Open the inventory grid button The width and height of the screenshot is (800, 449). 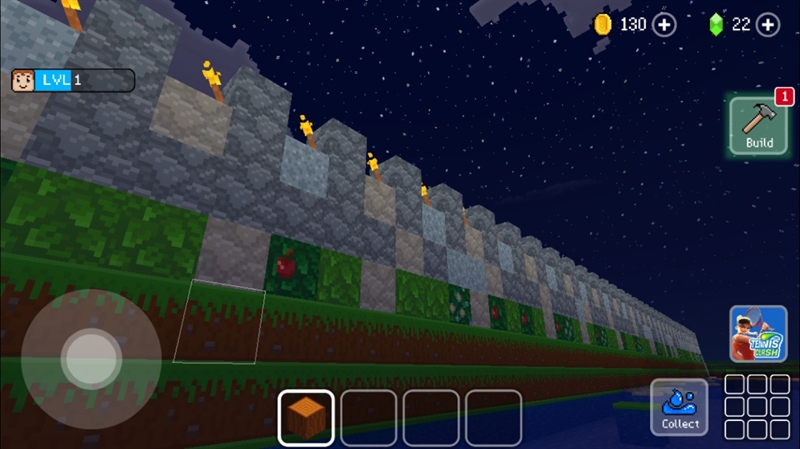coord(757,407)
